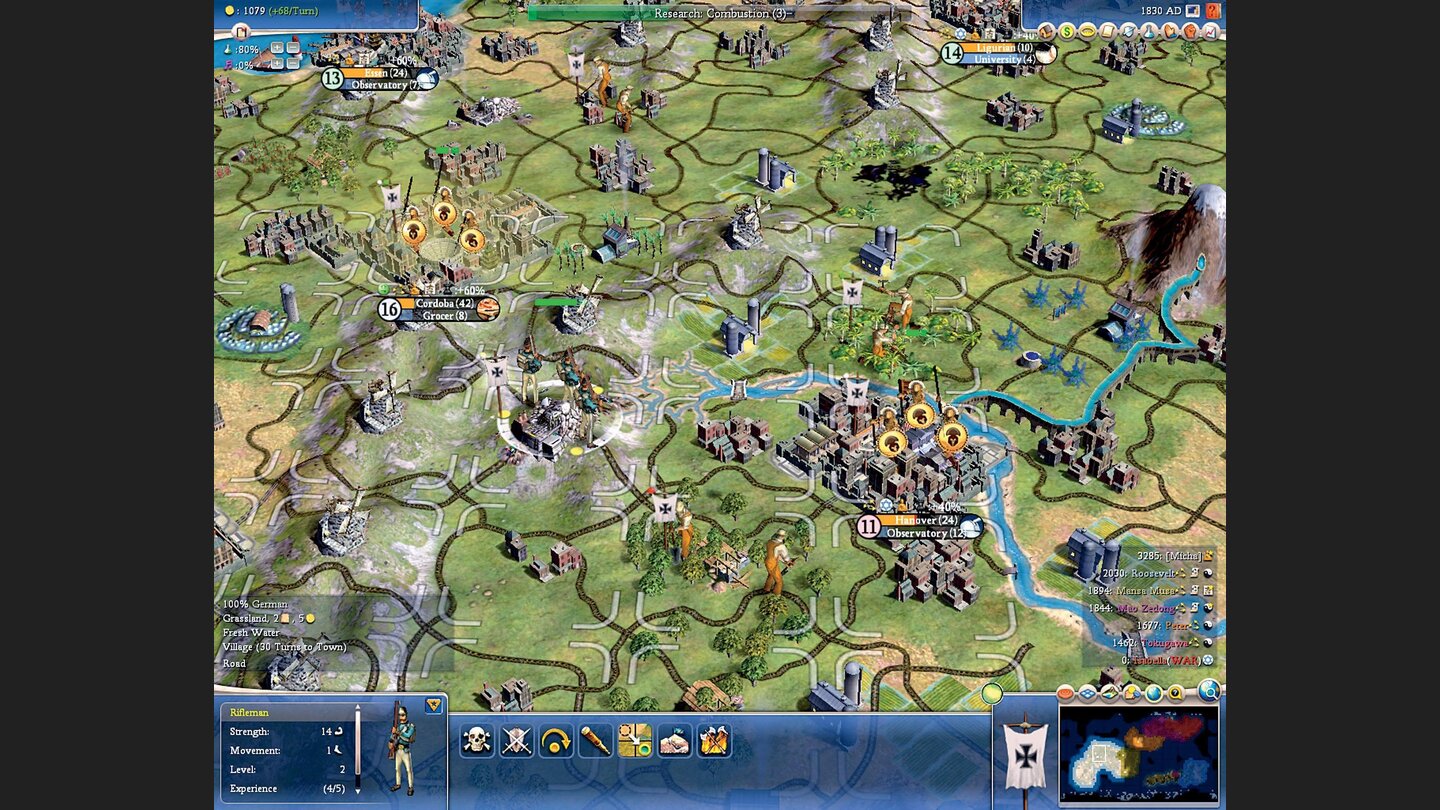
Task: Skip the unit's turn (circular arrow icon)
Action: pyautogui.click(x=555, y=741)
